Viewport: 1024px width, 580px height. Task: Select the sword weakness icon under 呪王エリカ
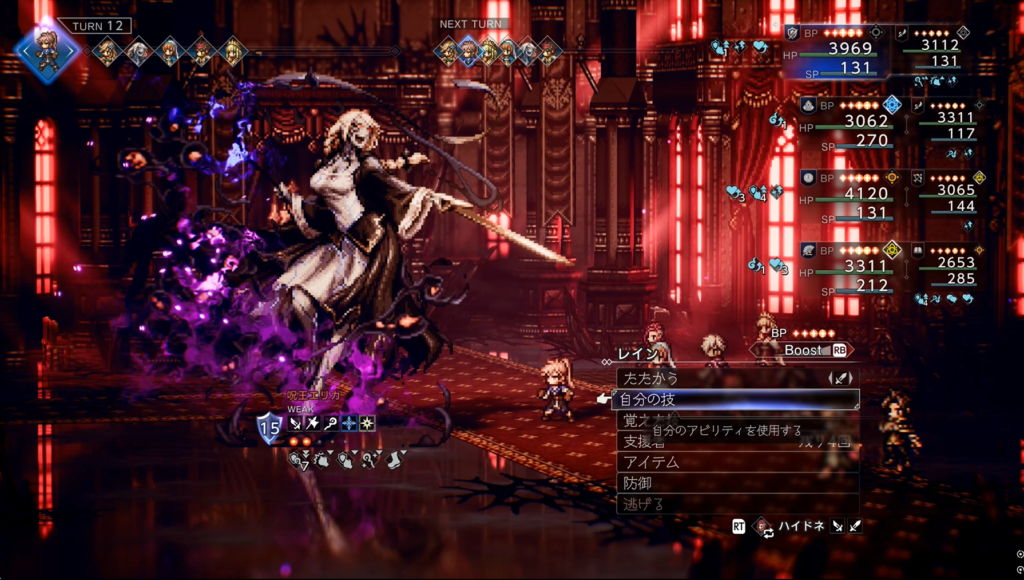[x=296, y=424]
